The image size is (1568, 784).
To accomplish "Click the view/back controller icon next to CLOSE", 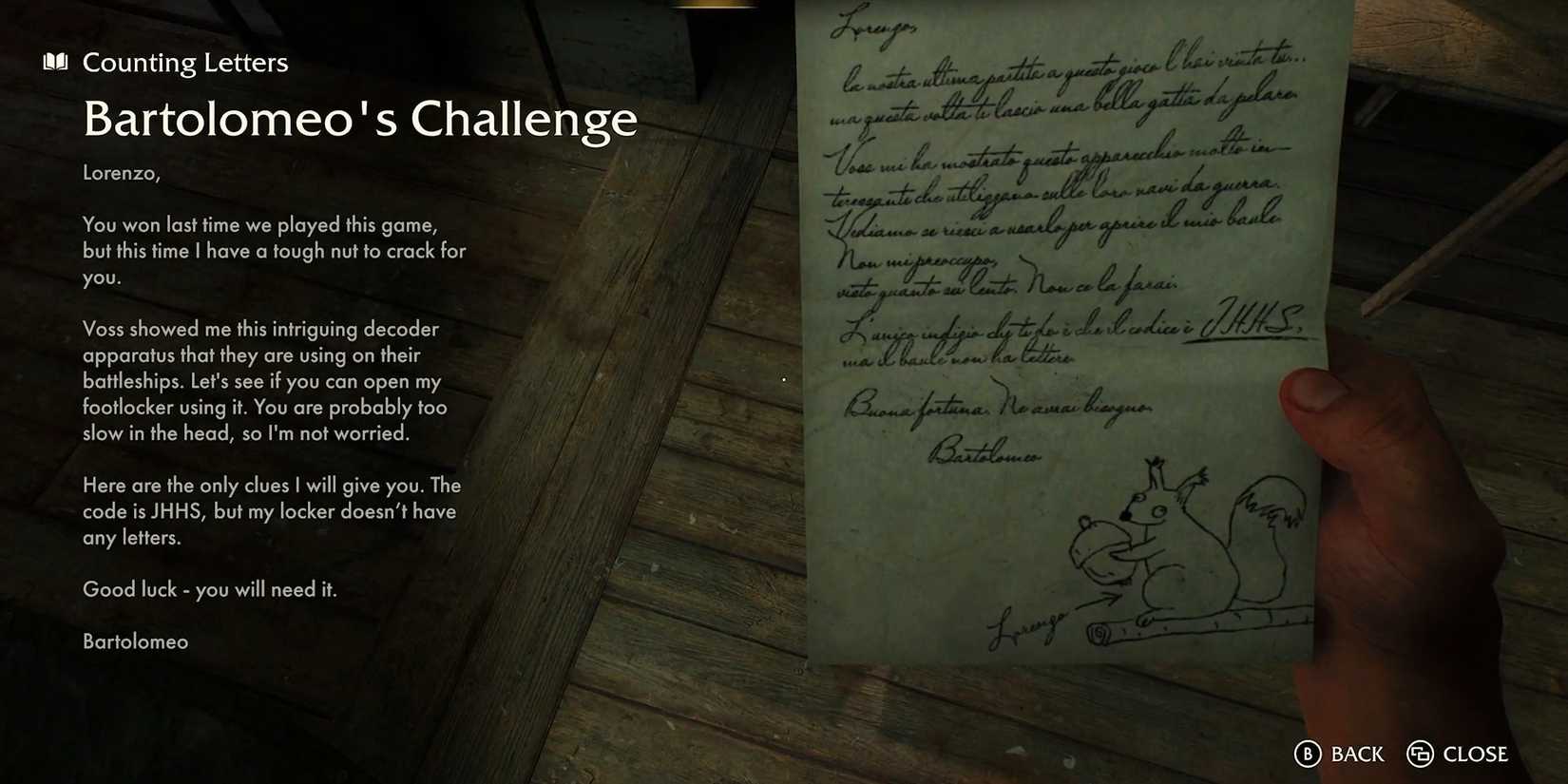I will click(x=1422, y=754).
